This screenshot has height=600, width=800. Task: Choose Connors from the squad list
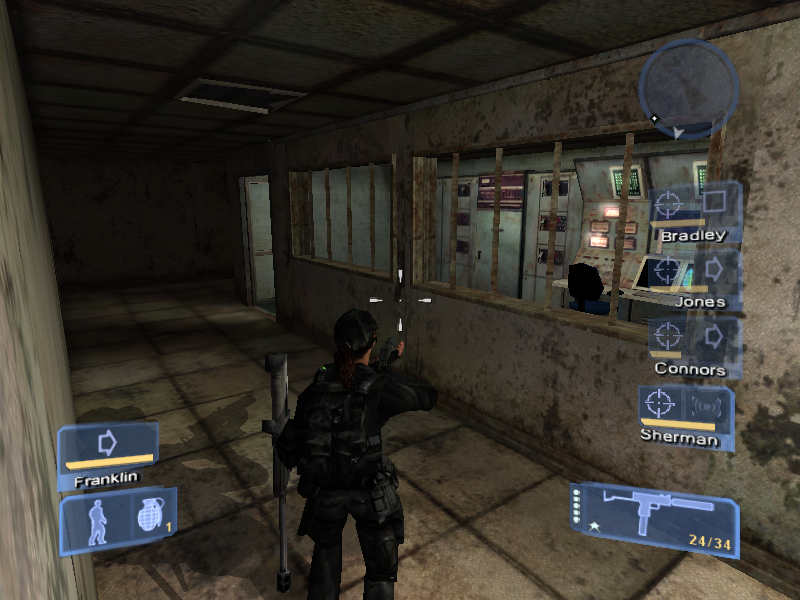tap(692, 346)
